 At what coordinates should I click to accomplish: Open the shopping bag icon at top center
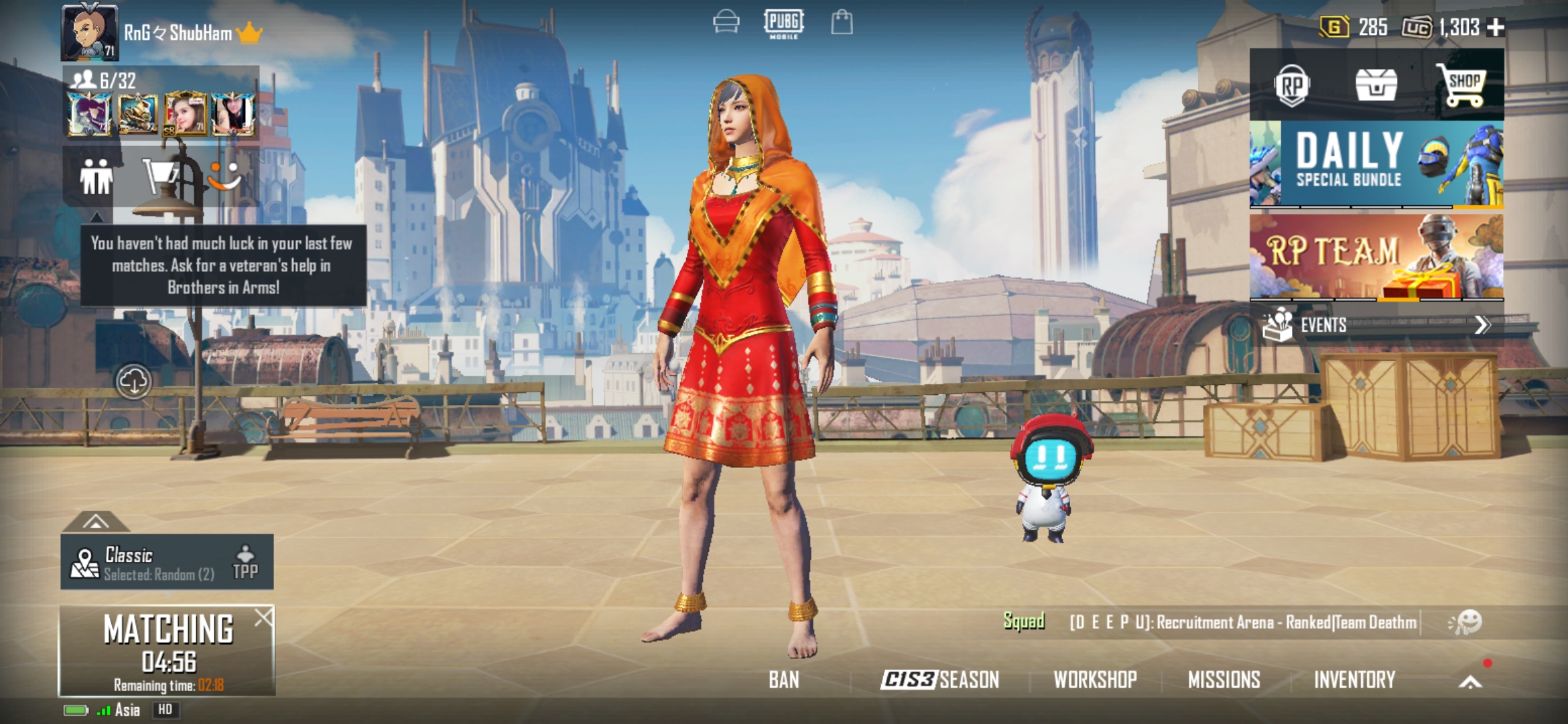[x=843, y=23]
